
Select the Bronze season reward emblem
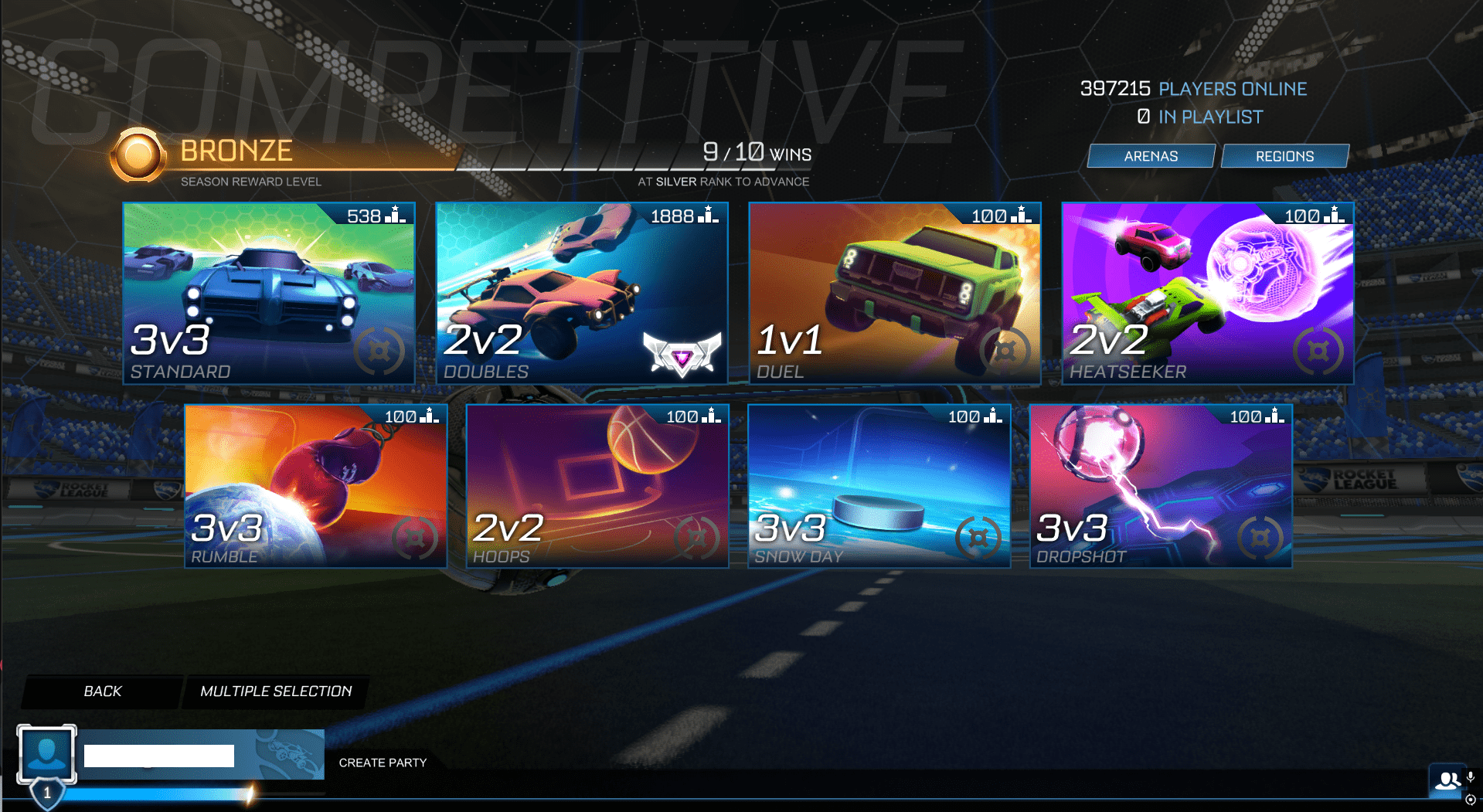point(139,155)
